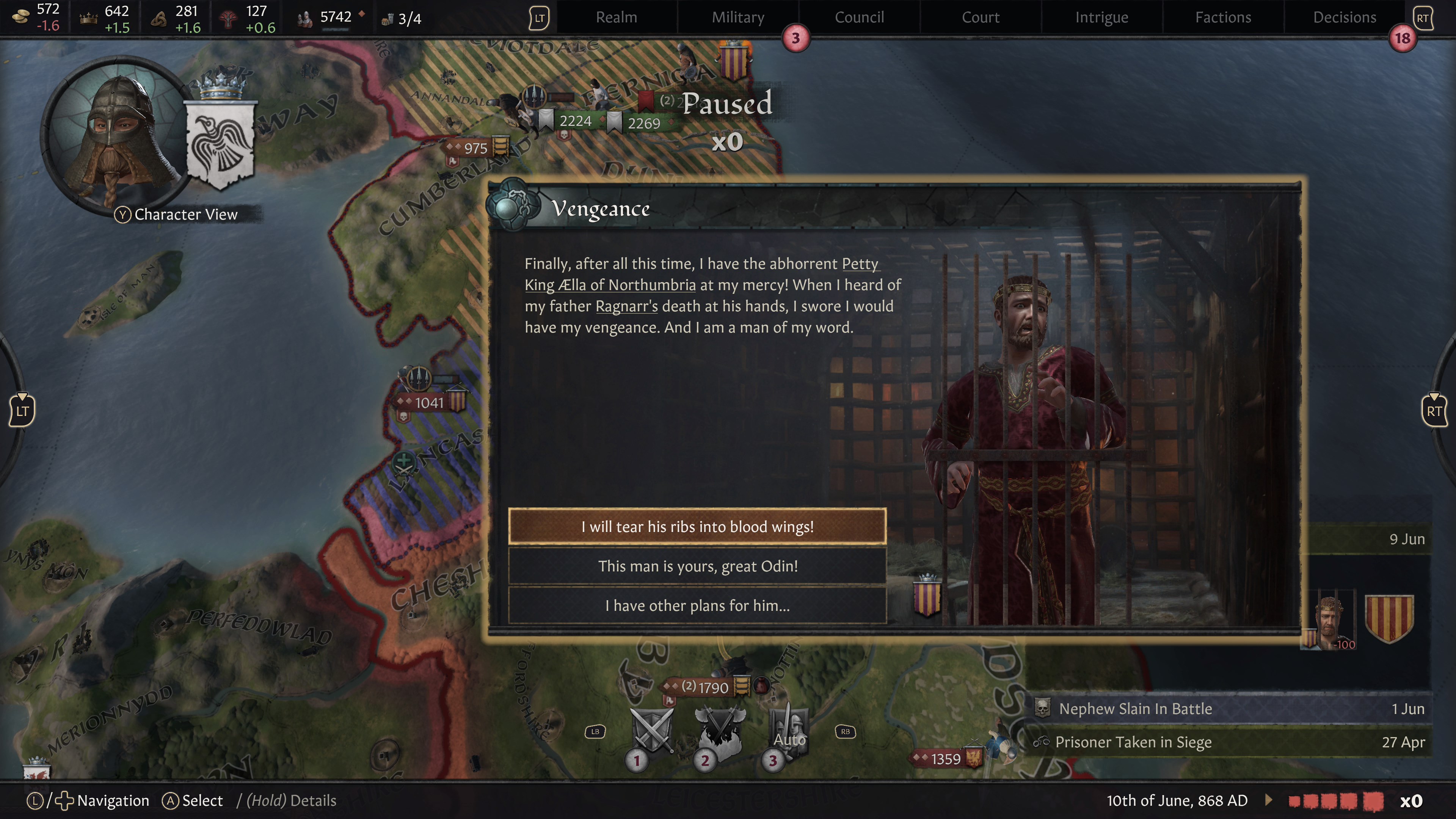Screen dimensions: 1456x819
Task: Choose "I will tear his ribs into blood wings!"
Action: point(697,526)
